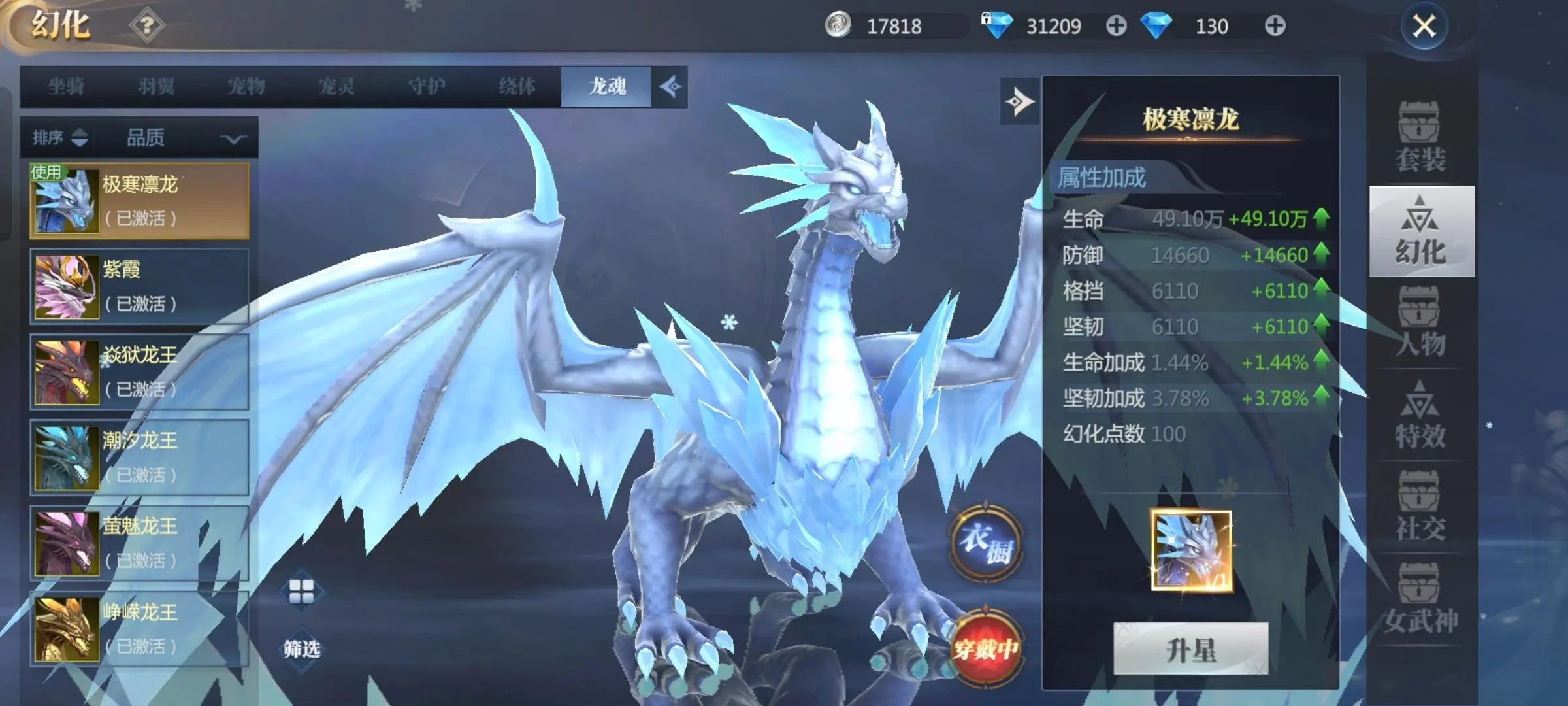Click the plus icon beside 31209 diamonds
The height and width of the screenshot is (706, 1568).
coord(1117,26)
